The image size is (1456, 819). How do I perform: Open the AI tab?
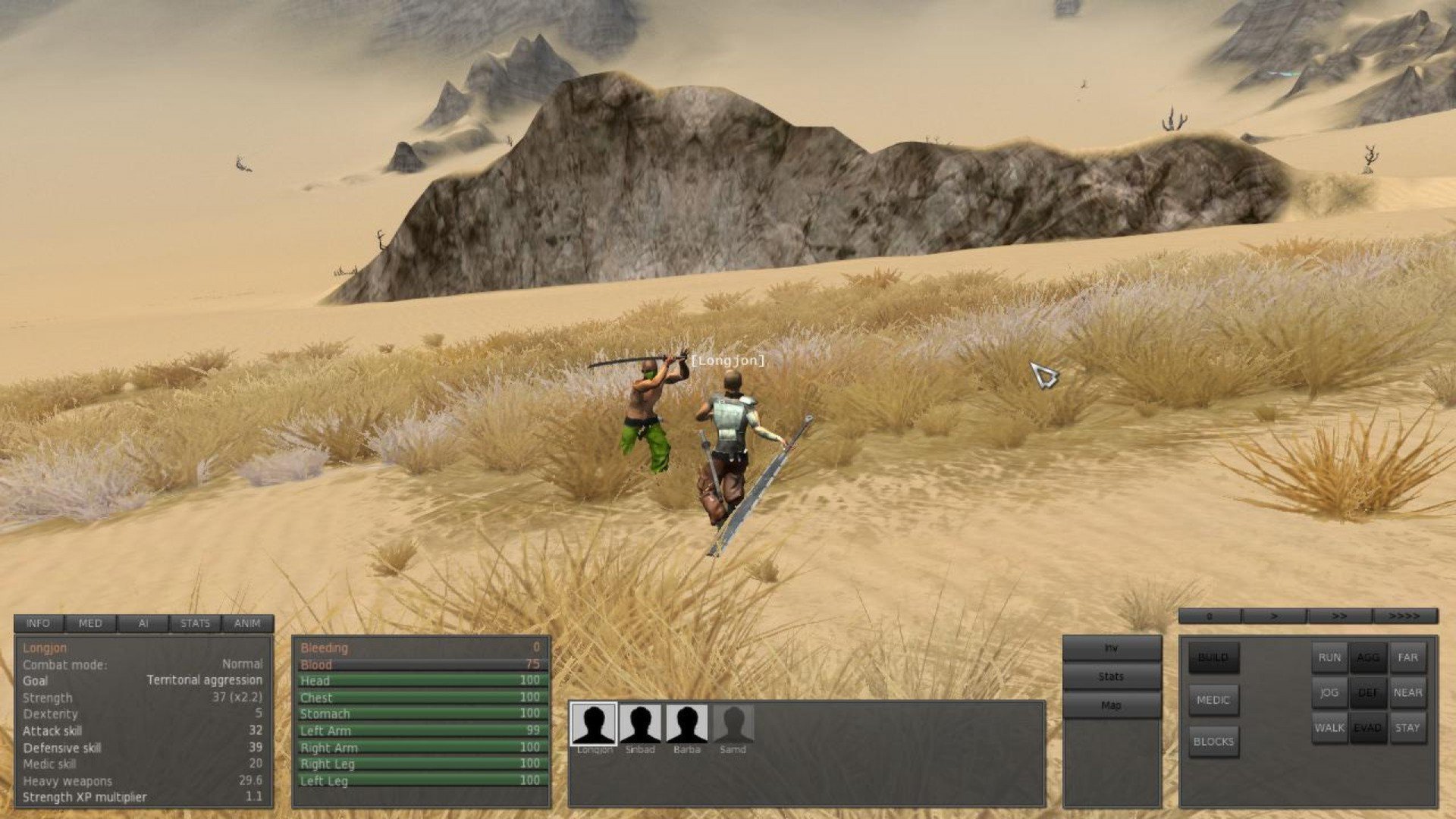(x=143, y=623)
